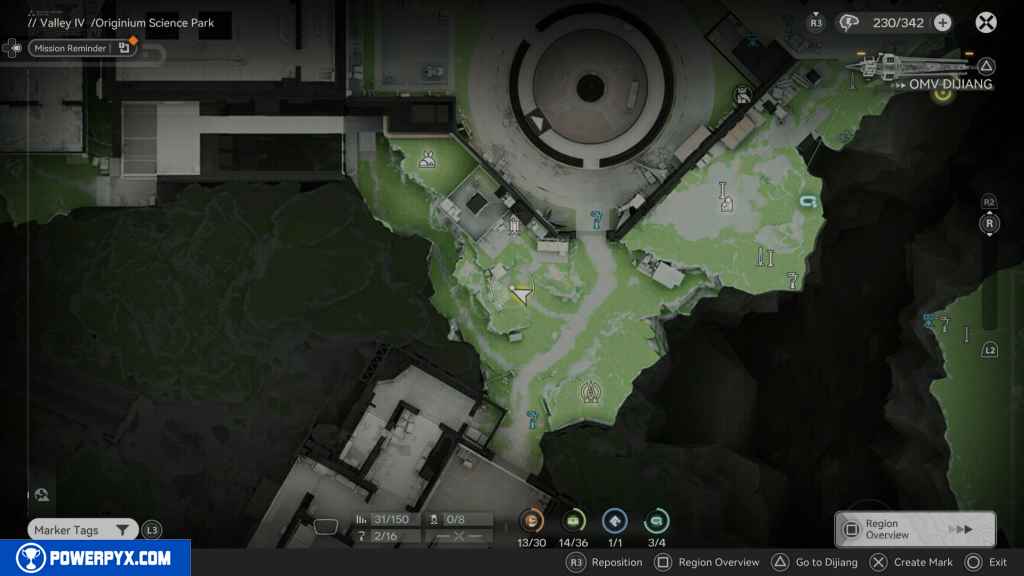Select the marker beside the diagonal wall
Image resolution: width=1024 pixels, height=576 pixels.
pyautogui.click(x=742, y=95)
